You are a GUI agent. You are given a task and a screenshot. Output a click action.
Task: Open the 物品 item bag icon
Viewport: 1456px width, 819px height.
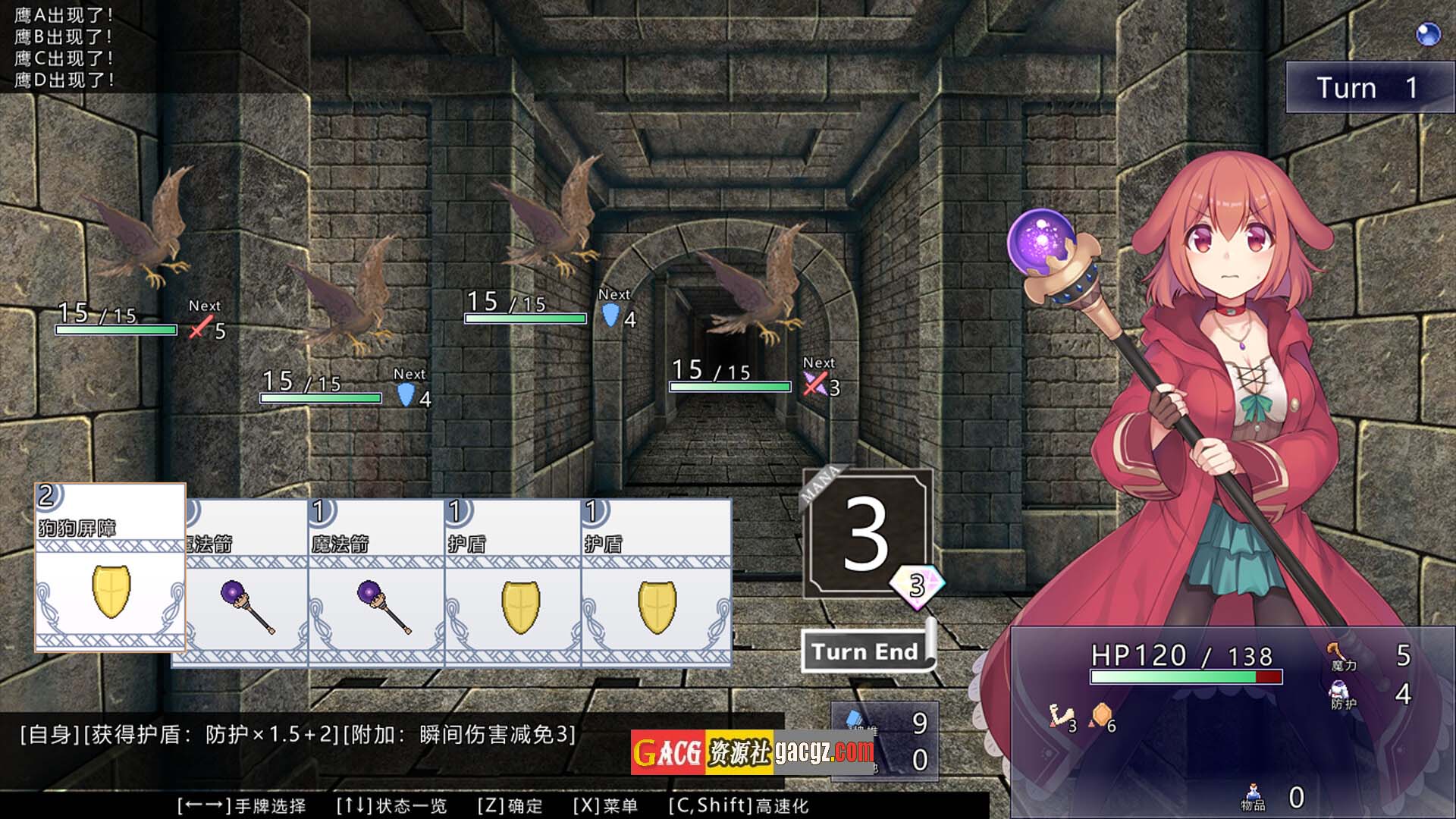pyautogui.click(x=1253, y=795)
